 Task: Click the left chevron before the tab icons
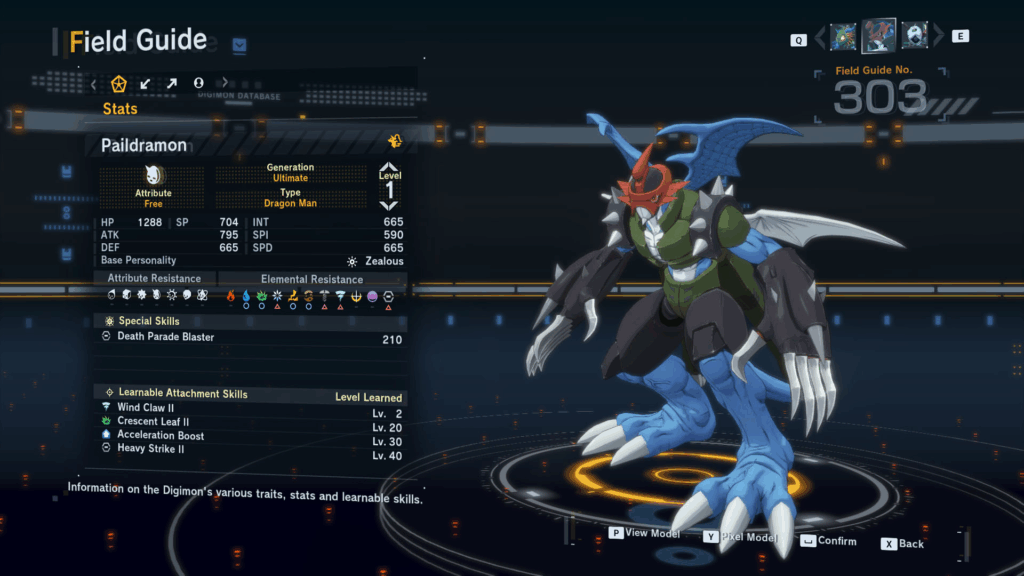point(94,84)
